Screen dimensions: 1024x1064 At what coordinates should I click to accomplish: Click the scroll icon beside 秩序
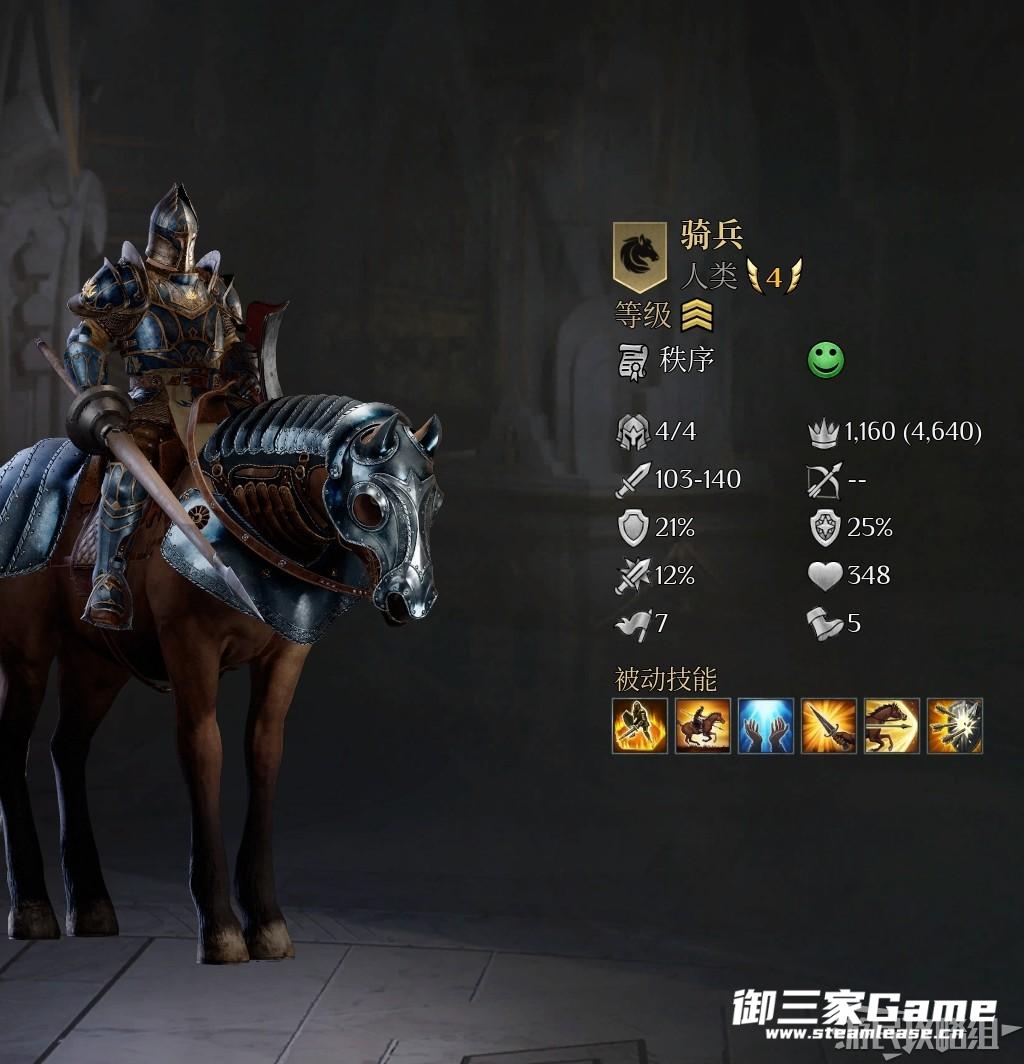(633, 361)
